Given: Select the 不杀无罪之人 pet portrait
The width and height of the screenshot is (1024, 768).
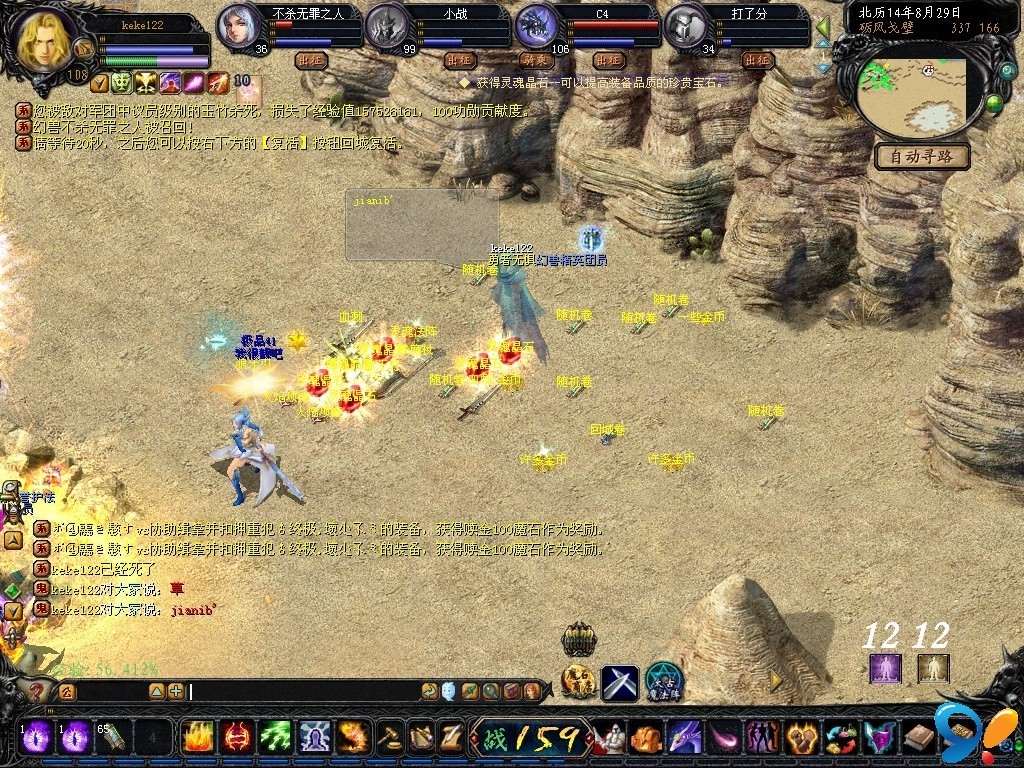Looking at the screenshot, I should tap(240, 26).
